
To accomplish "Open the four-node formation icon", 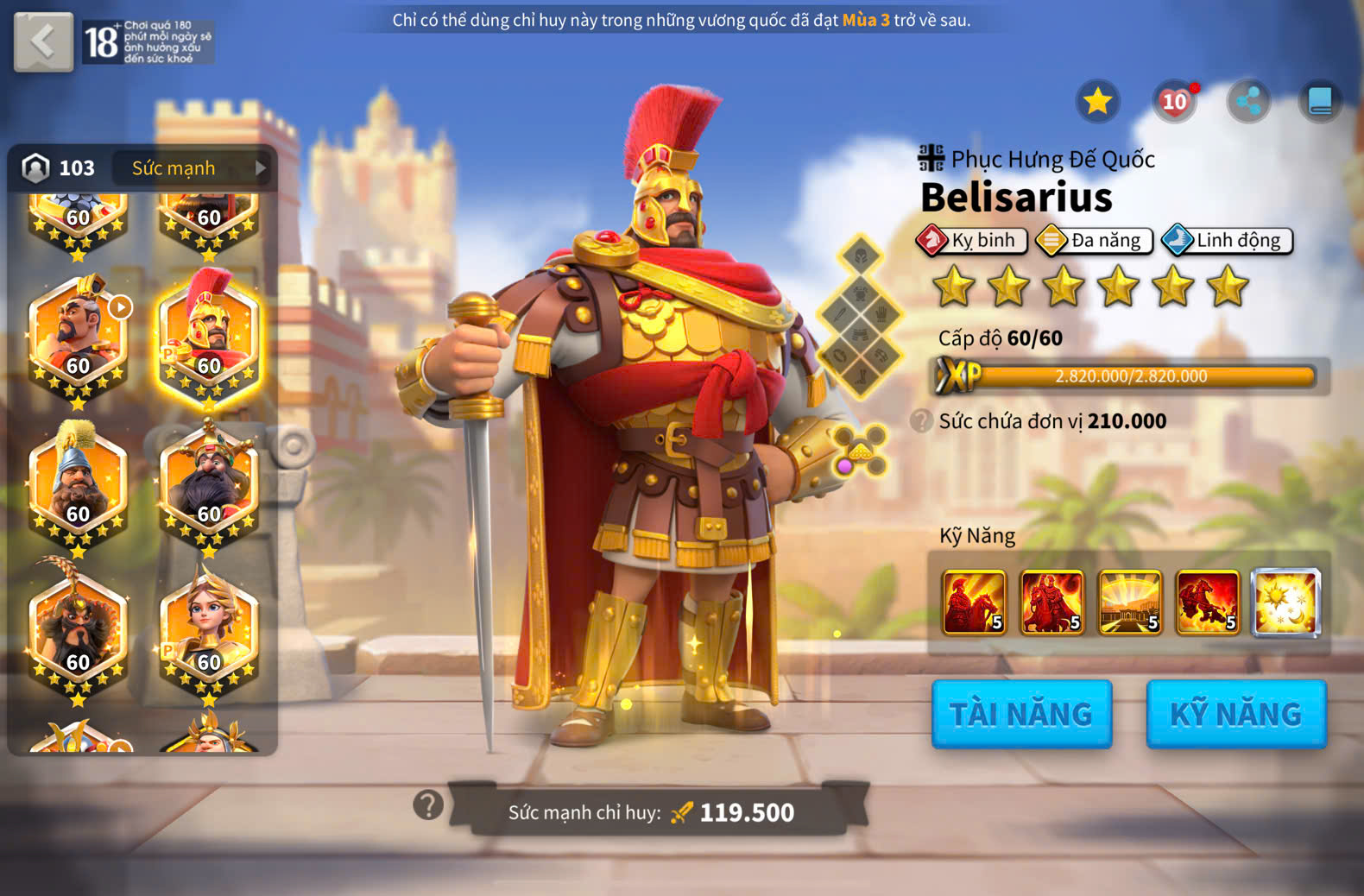I will 862,450.
